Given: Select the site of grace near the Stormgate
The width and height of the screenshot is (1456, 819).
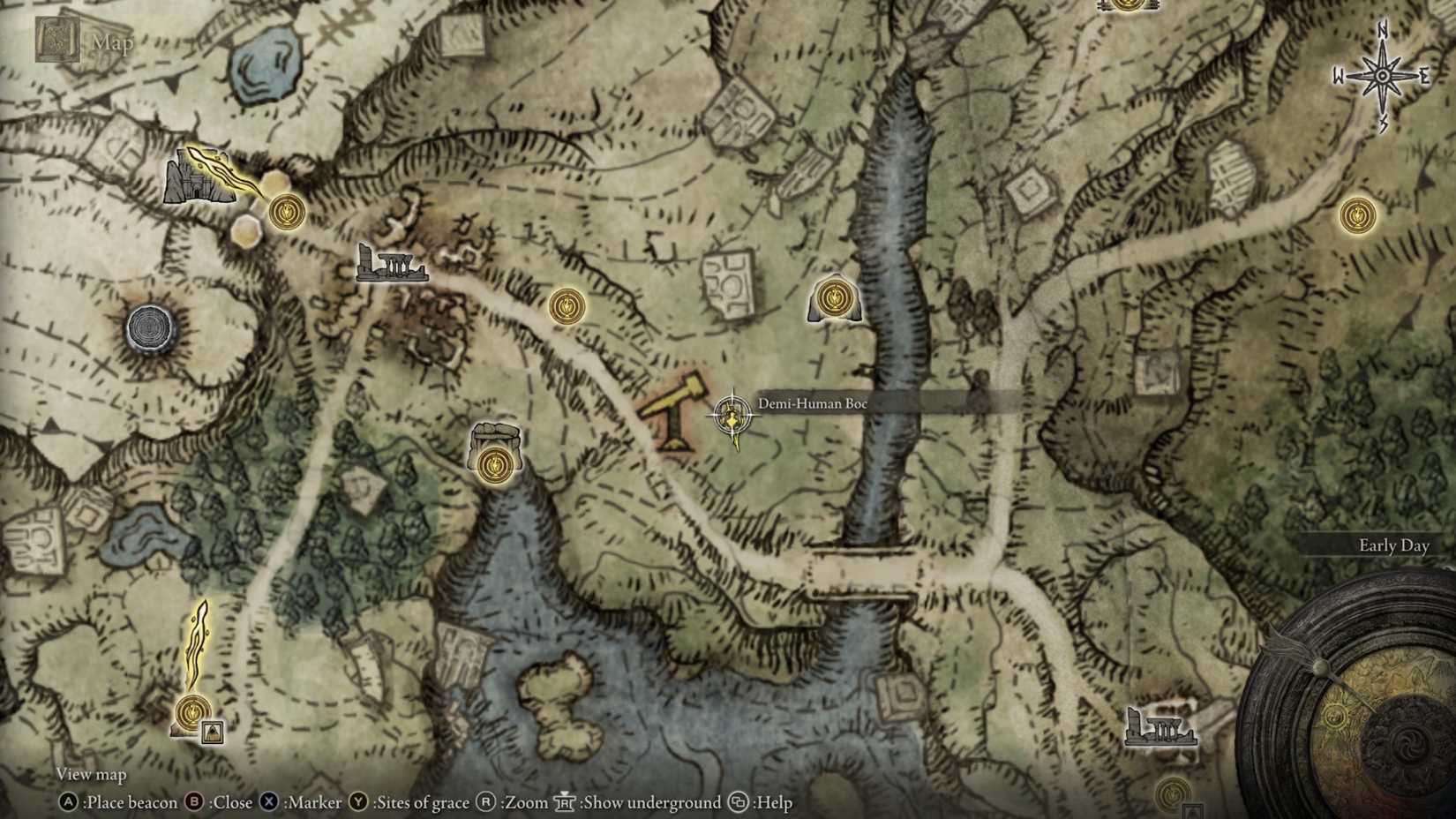Looking at the screenshot, I should point(285,212).
